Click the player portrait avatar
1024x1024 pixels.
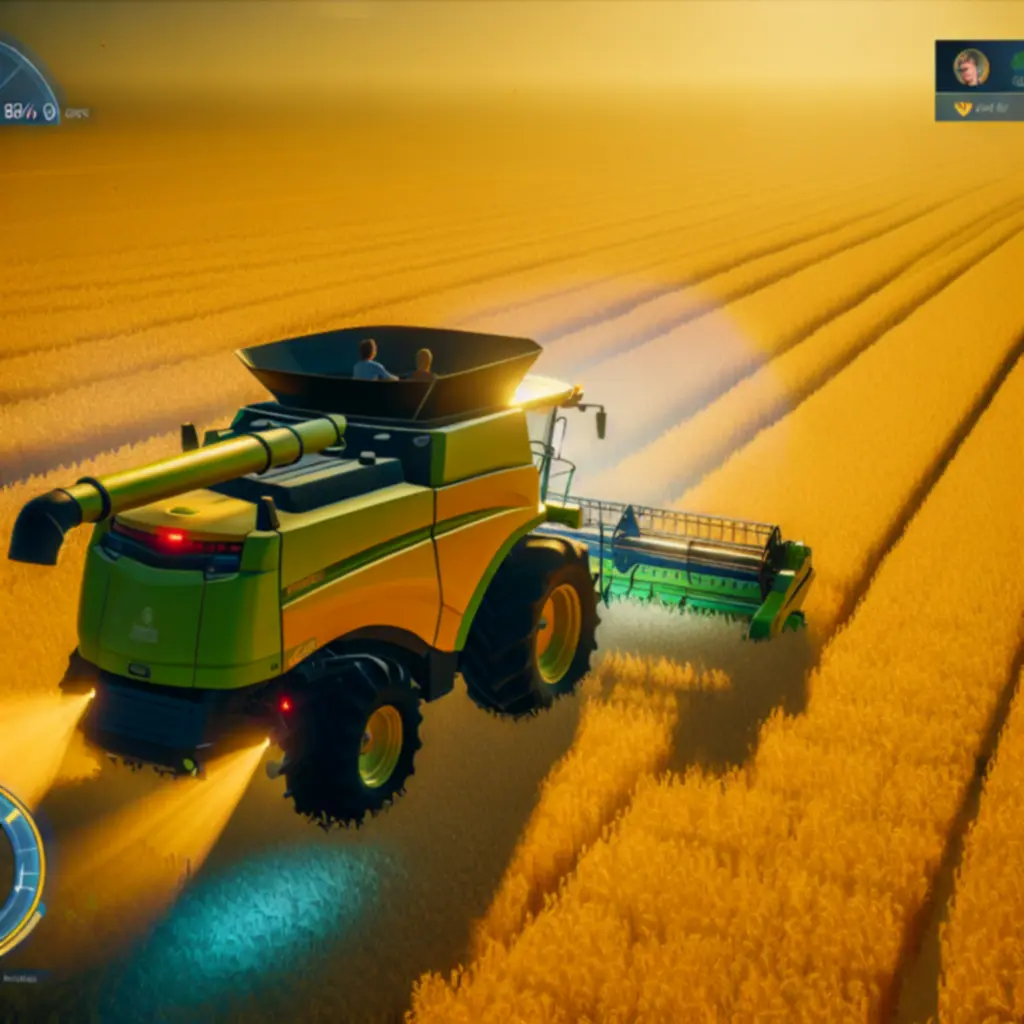pyautogui.click(x=970, y=67)
